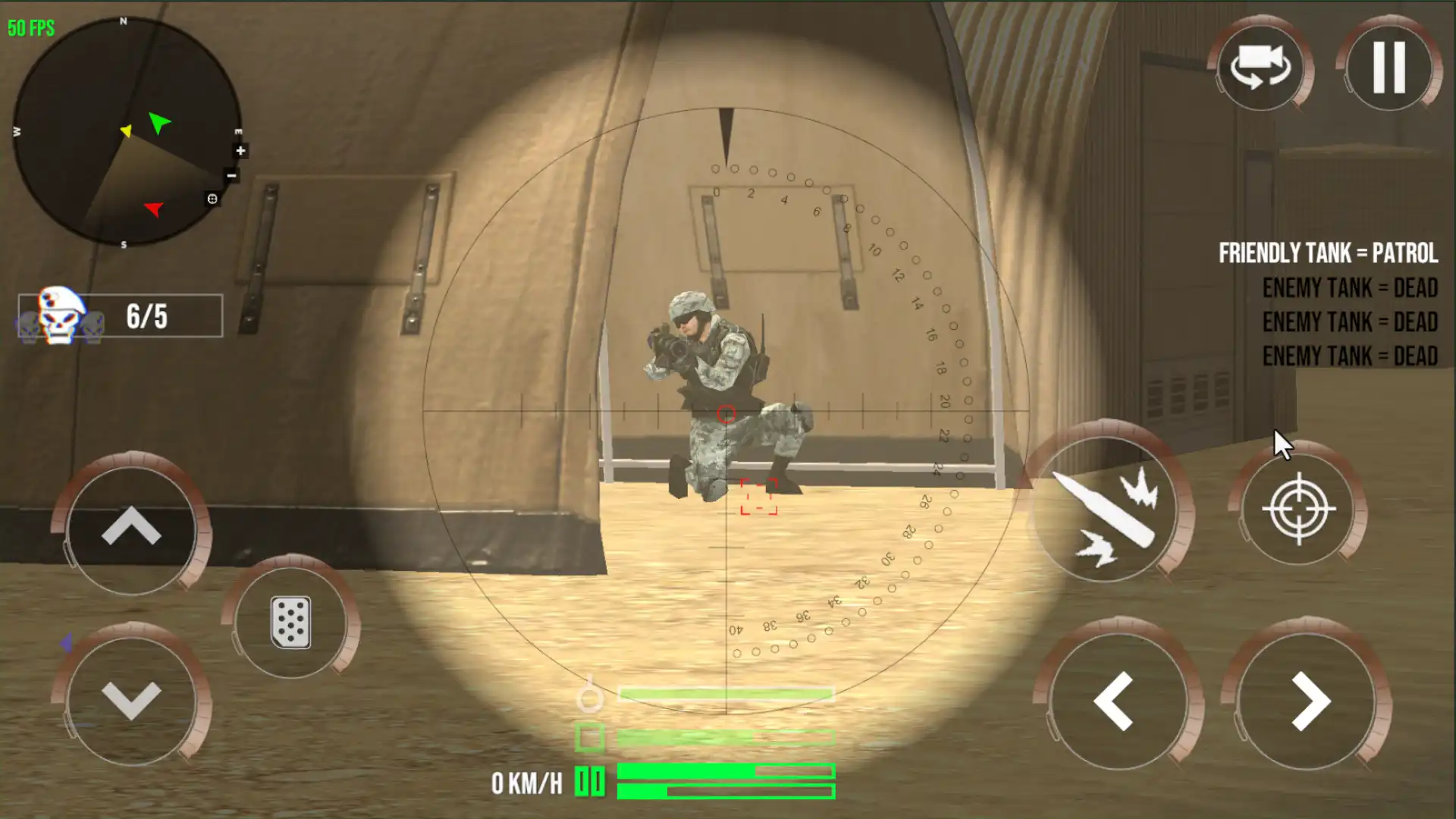Switch the camera view
This screenshot has height=819, width=1456.
pyautogui.click(x=1260, y=67)
